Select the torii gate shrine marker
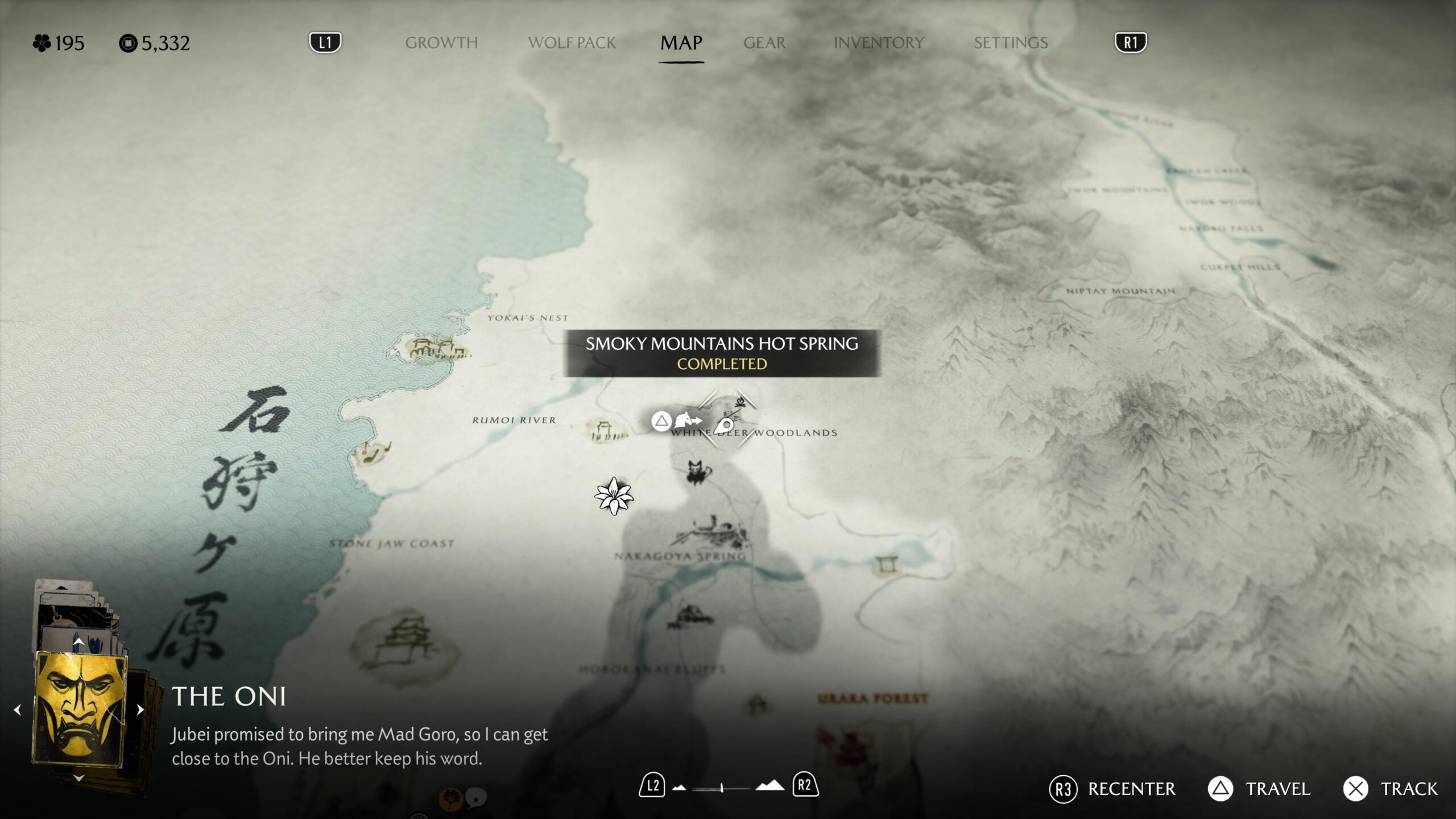Image resolution: width=1456 pixels, height=819 pixels. (x=886, y=564)
